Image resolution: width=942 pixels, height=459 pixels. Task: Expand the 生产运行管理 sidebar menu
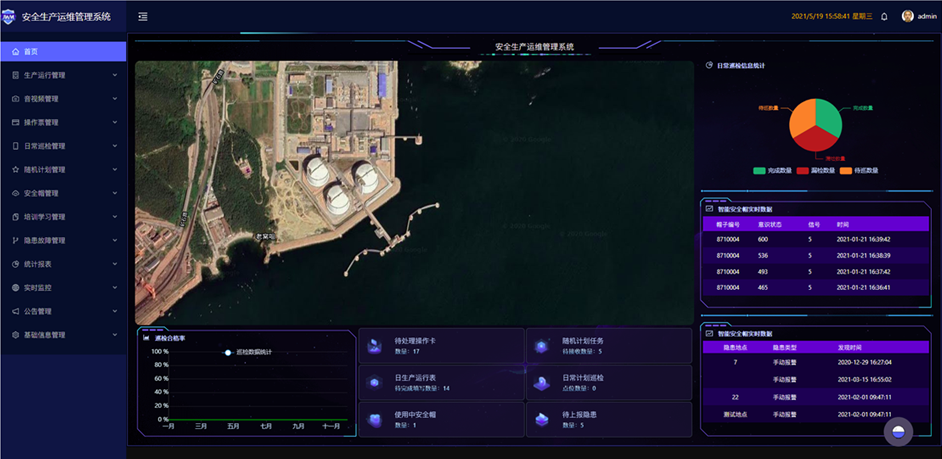(45, 75)
